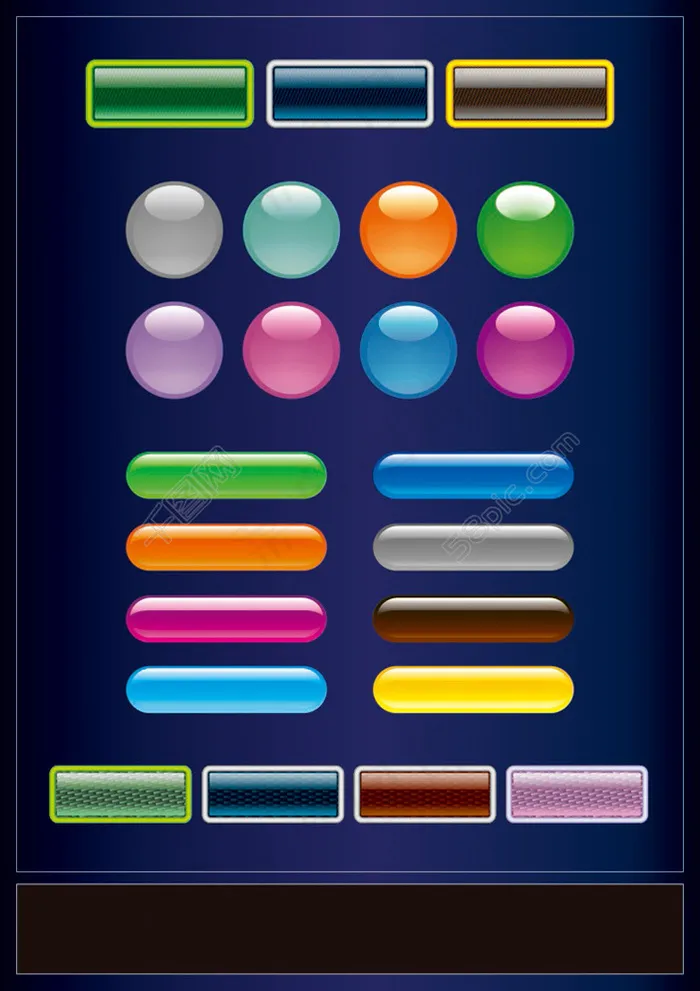Click the green pill-shaped button
The height and width of the screenshot is (991, 700).
point(226,475)
